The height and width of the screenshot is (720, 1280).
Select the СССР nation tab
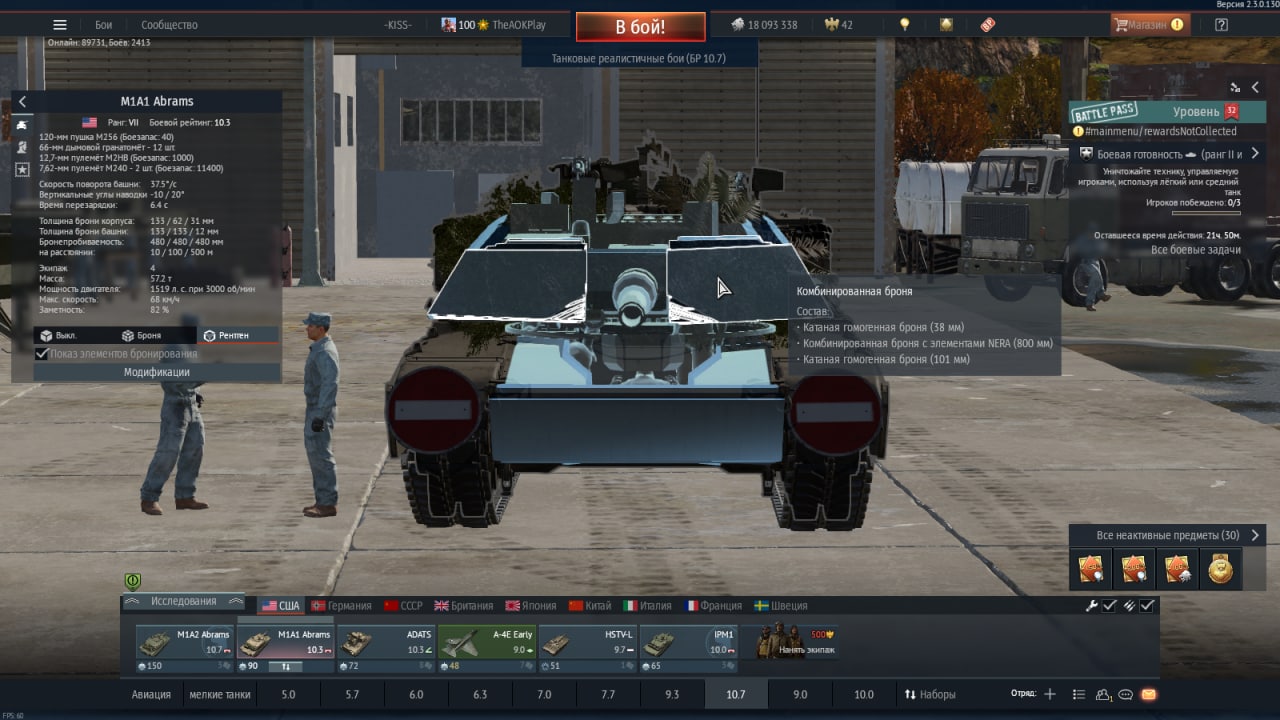point(403,606)
